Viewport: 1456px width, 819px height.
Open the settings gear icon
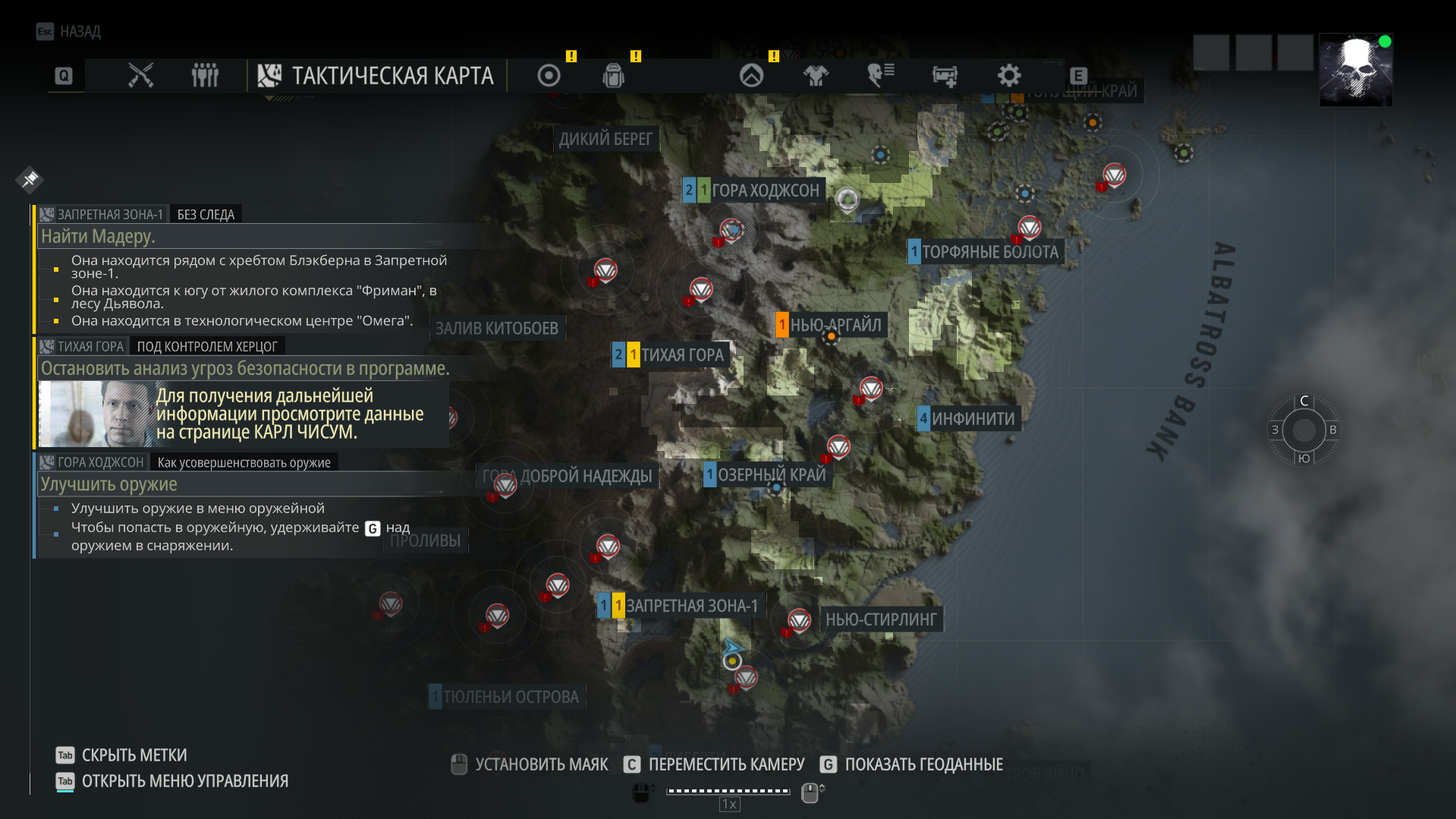[1008, 75]
